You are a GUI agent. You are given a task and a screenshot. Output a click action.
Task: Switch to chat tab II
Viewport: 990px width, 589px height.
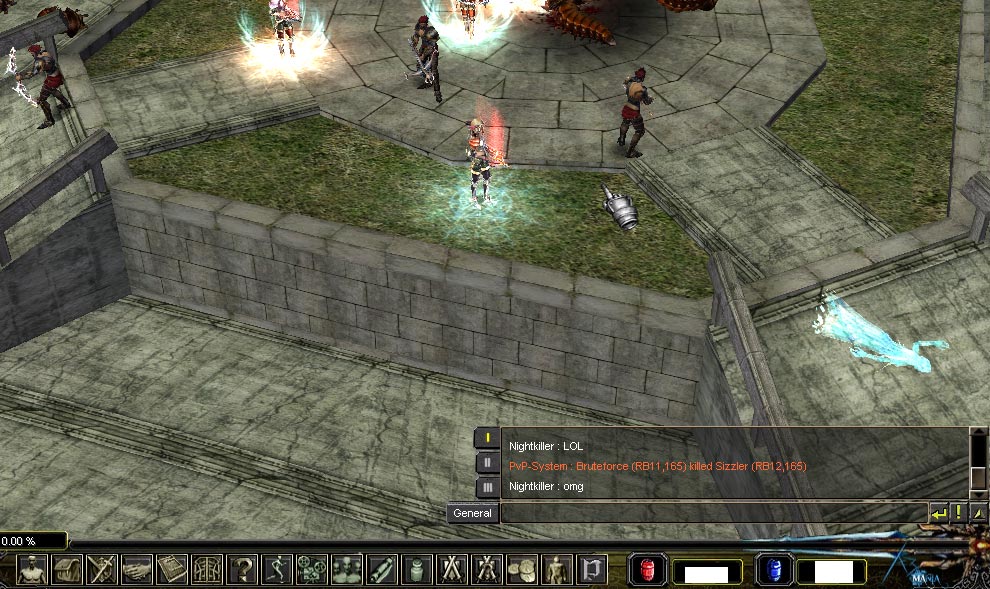[x=486, y=462]
